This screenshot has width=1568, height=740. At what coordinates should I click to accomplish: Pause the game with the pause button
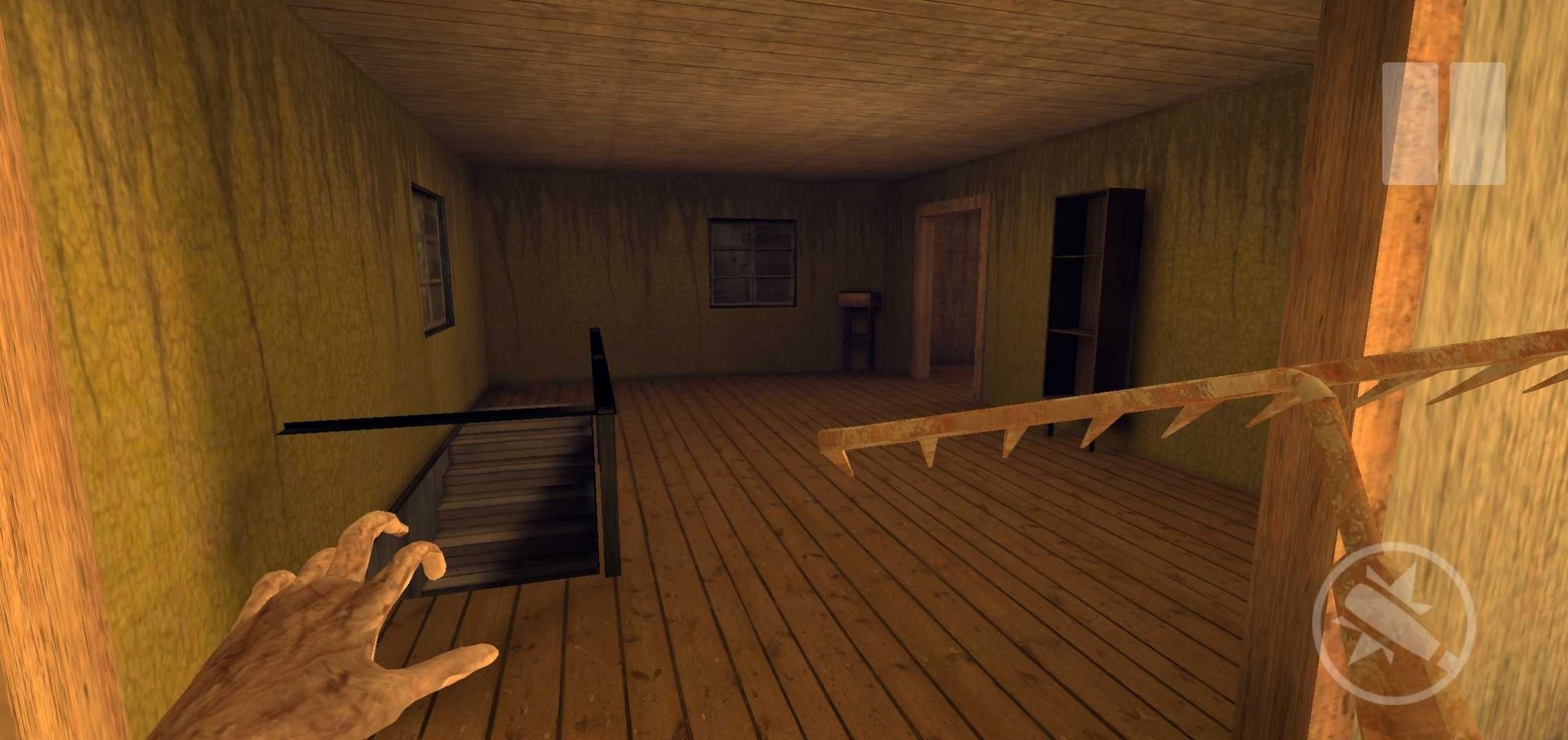1443,124
